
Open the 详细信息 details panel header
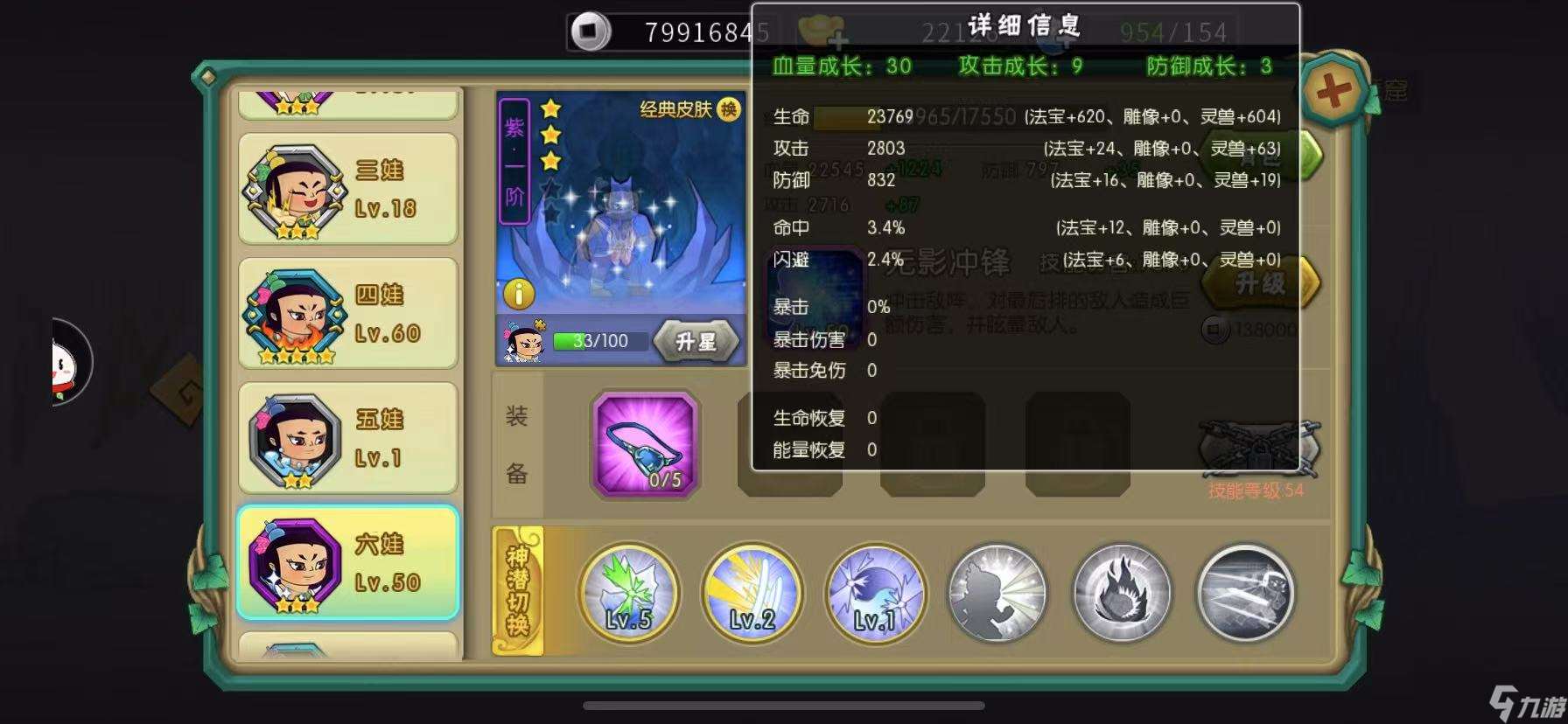coord(1025,25)
